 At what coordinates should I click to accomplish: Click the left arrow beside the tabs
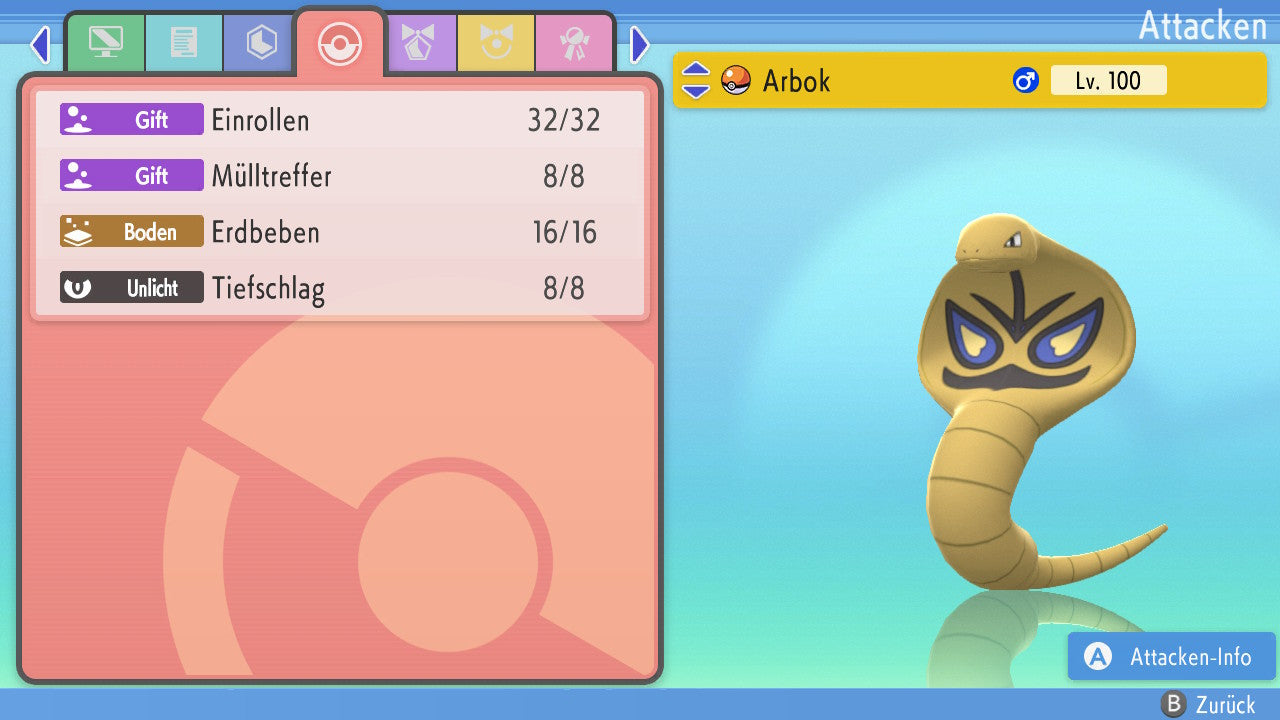click(x=40, y=44)
